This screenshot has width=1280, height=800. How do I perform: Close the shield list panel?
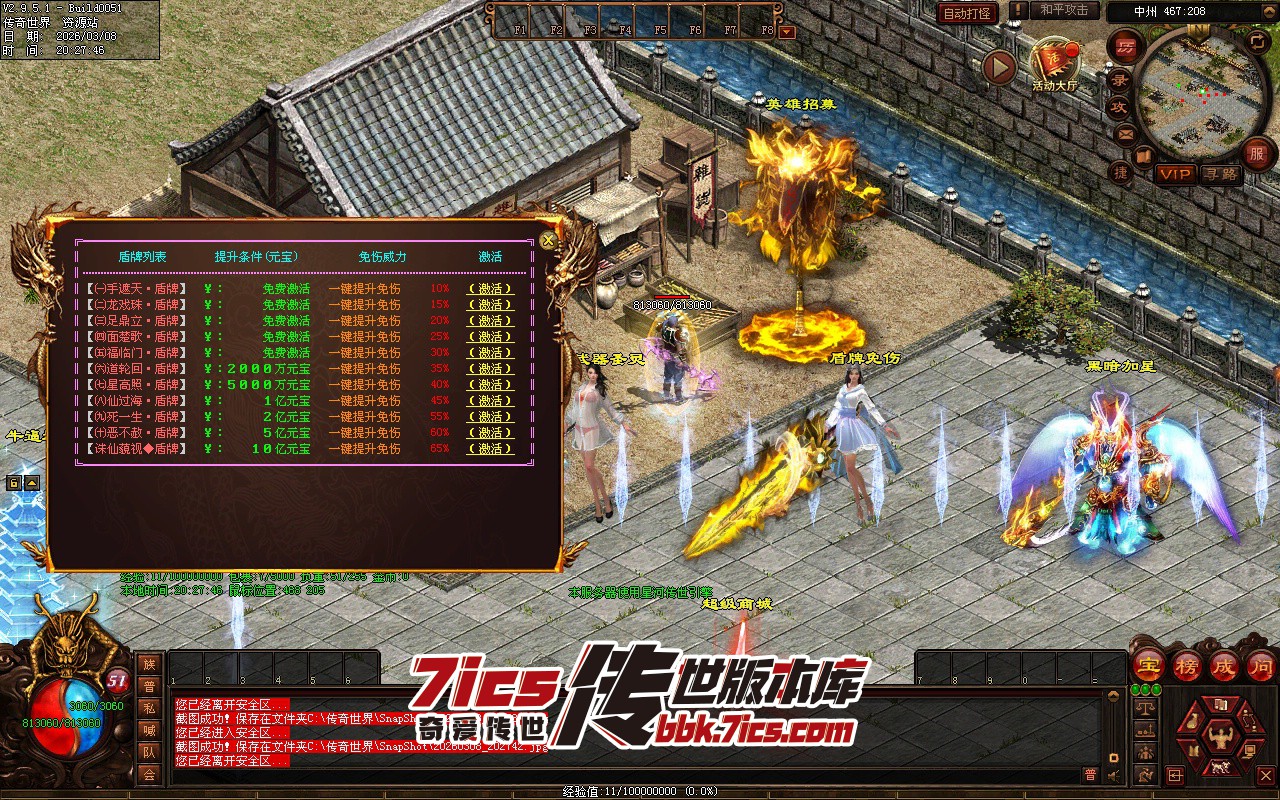pos(547,241)
